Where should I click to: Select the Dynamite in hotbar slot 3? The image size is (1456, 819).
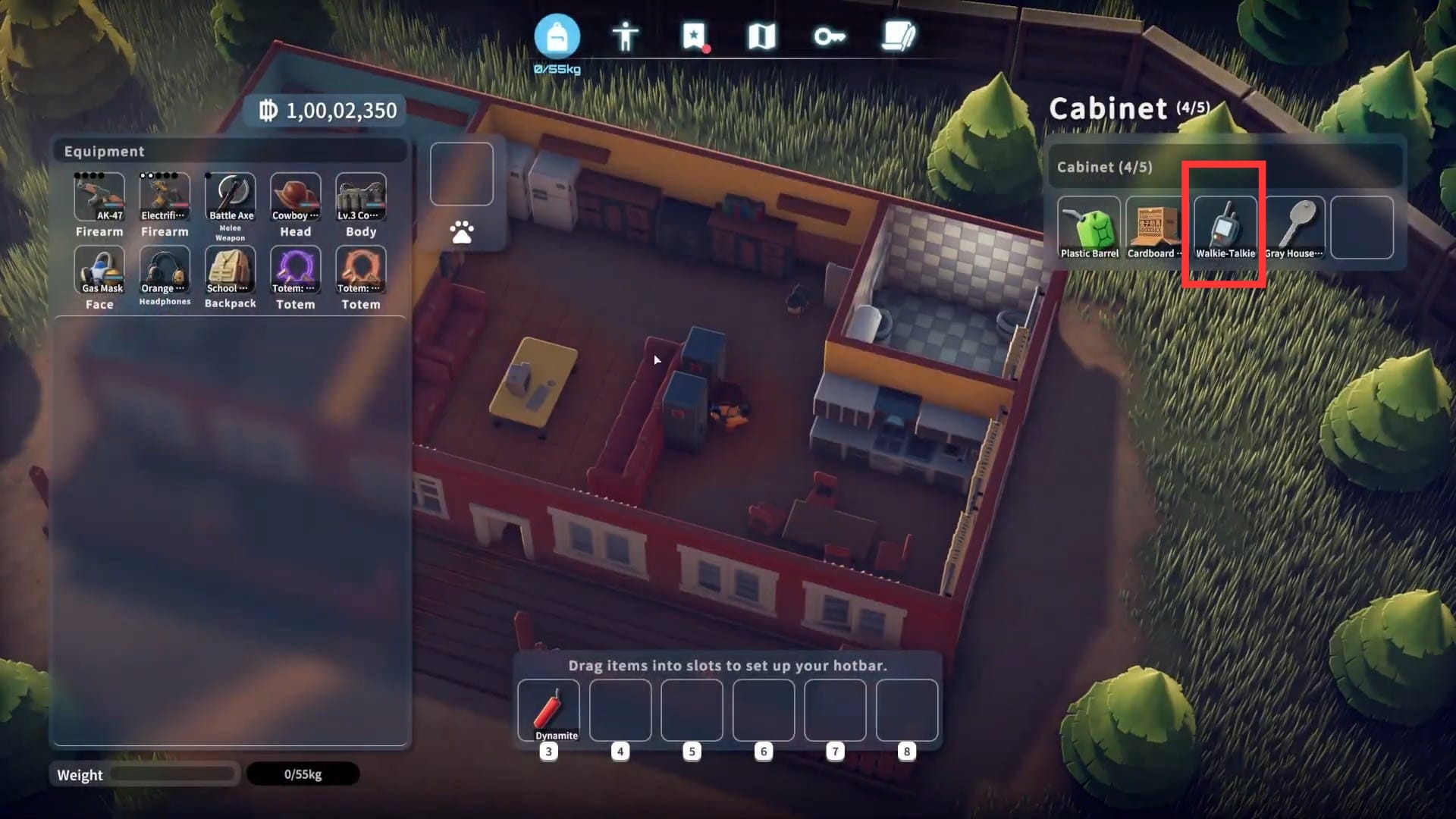coord(549,709)
